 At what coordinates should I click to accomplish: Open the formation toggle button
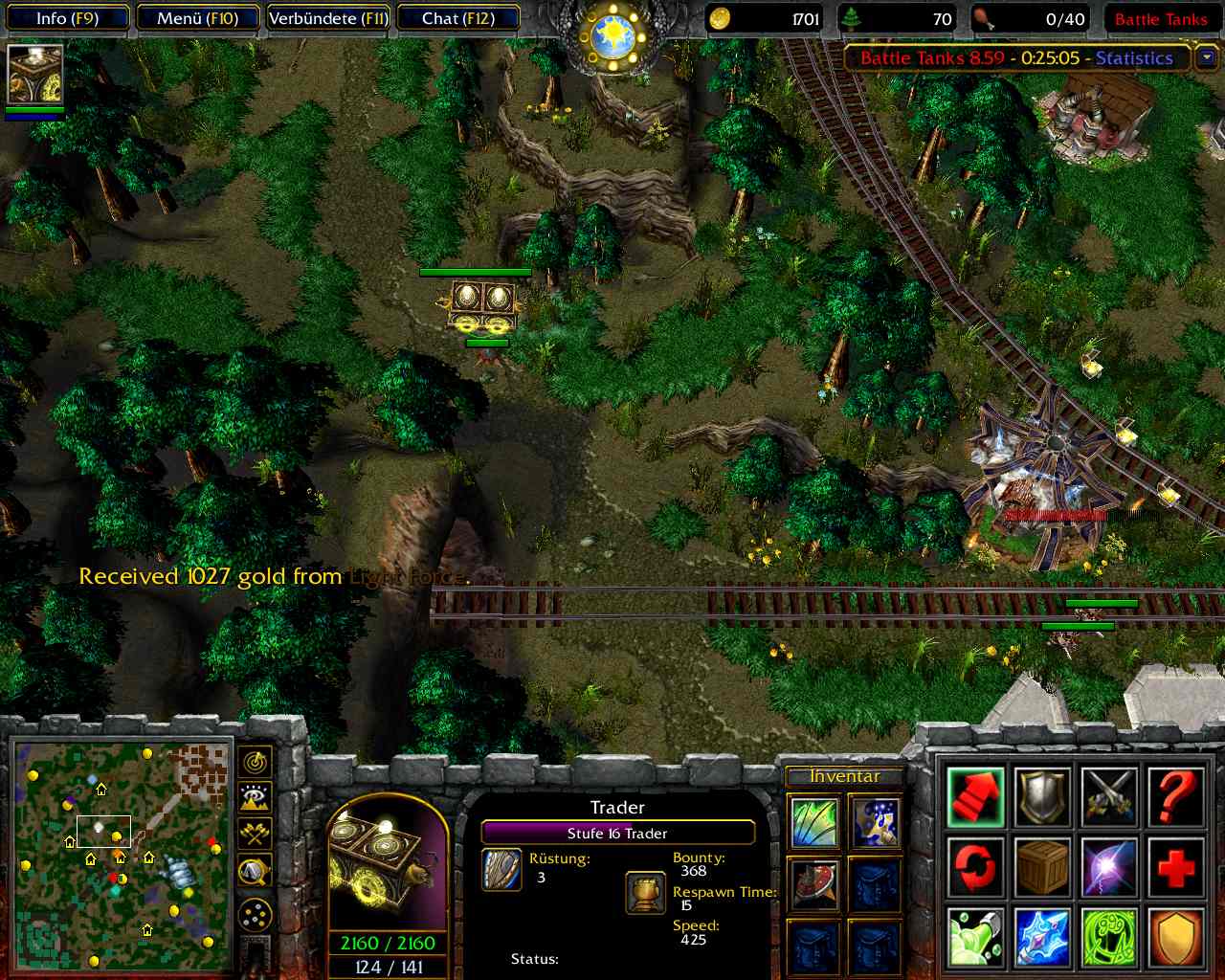255,917
